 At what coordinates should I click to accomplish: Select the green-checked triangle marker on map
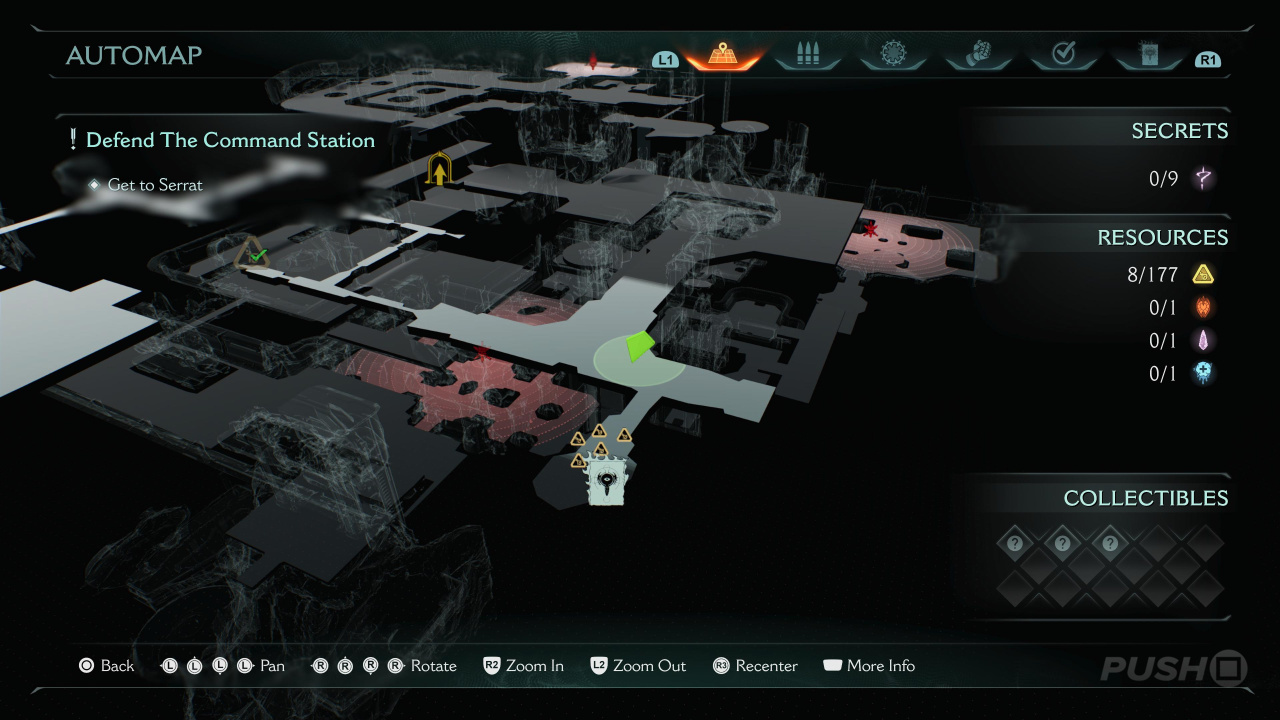click(x=253, y=254)
